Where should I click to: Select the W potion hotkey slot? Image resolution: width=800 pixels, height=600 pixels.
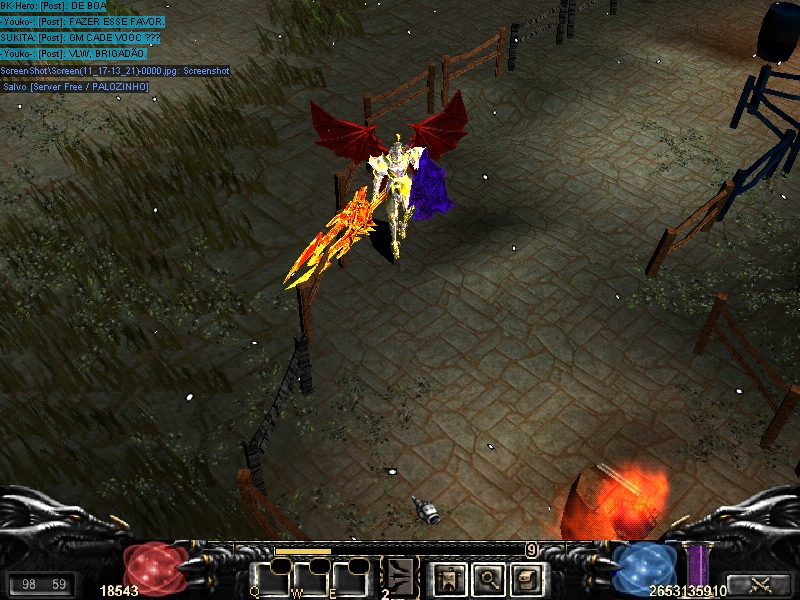tap(309, 578)
